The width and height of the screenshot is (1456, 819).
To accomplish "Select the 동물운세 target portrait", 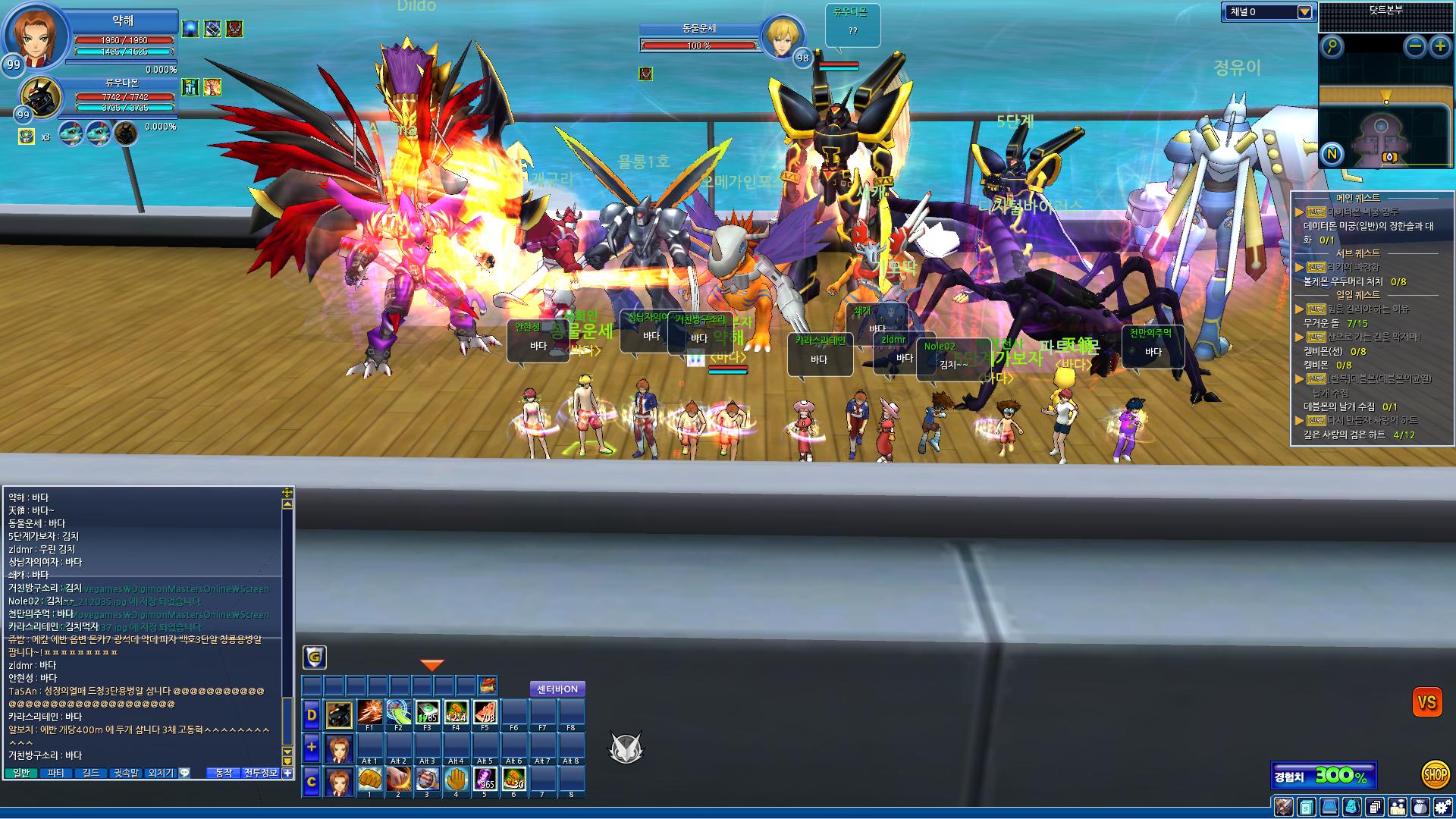I will click(780, 36).
